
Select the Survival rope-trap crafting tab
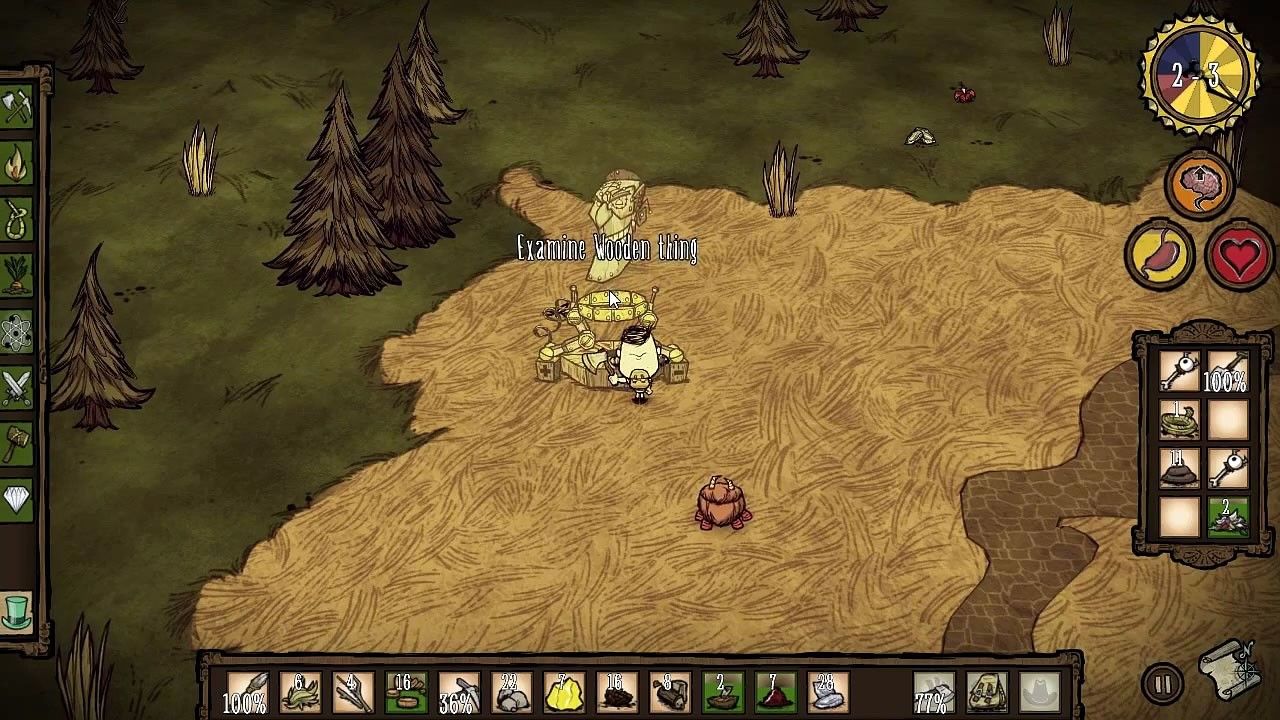17,221
